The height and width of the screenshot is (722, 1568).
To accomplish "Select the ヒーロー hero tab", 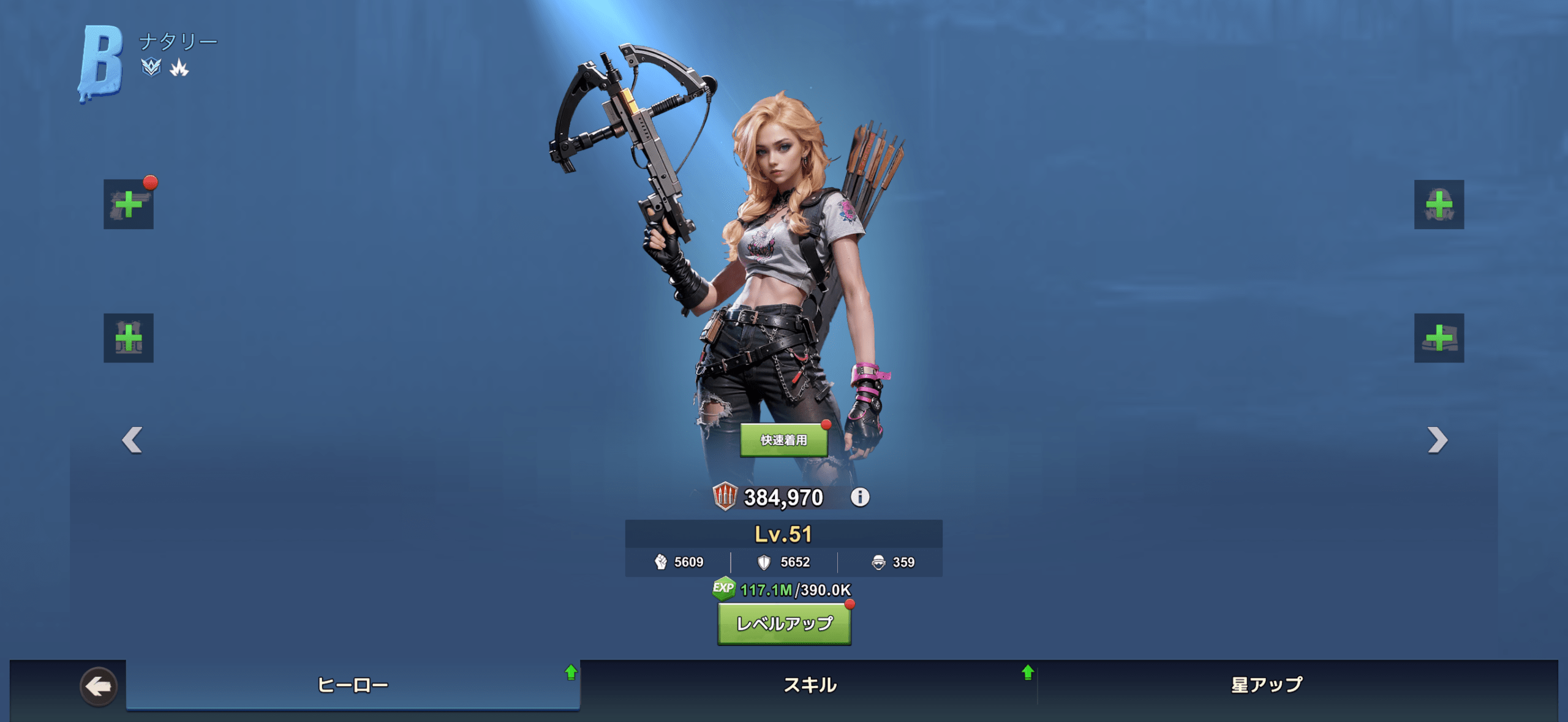I will (x=353, y=685).
